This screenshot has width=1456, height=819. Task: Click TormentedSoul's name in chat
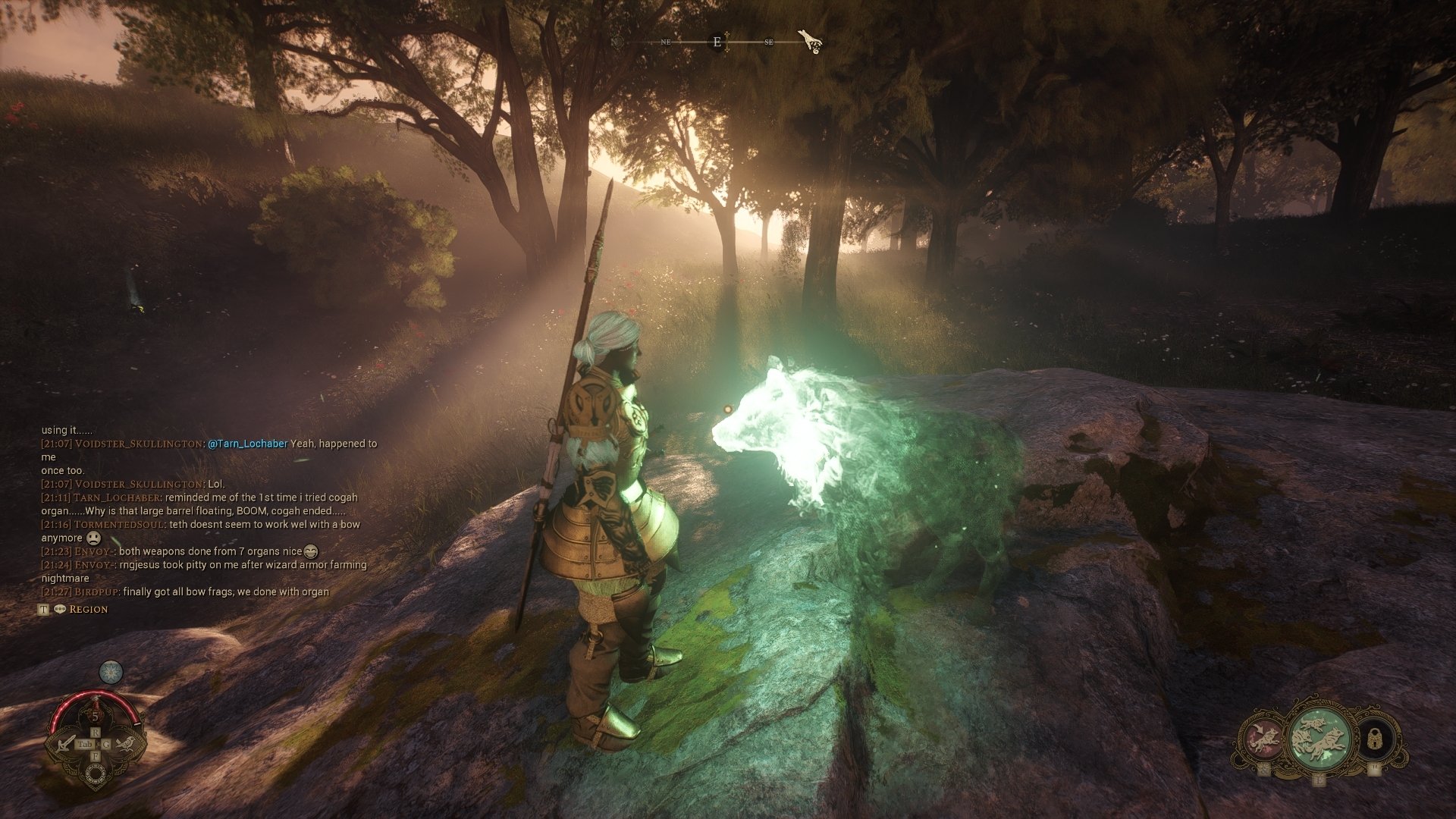click(x=118, y=524)
